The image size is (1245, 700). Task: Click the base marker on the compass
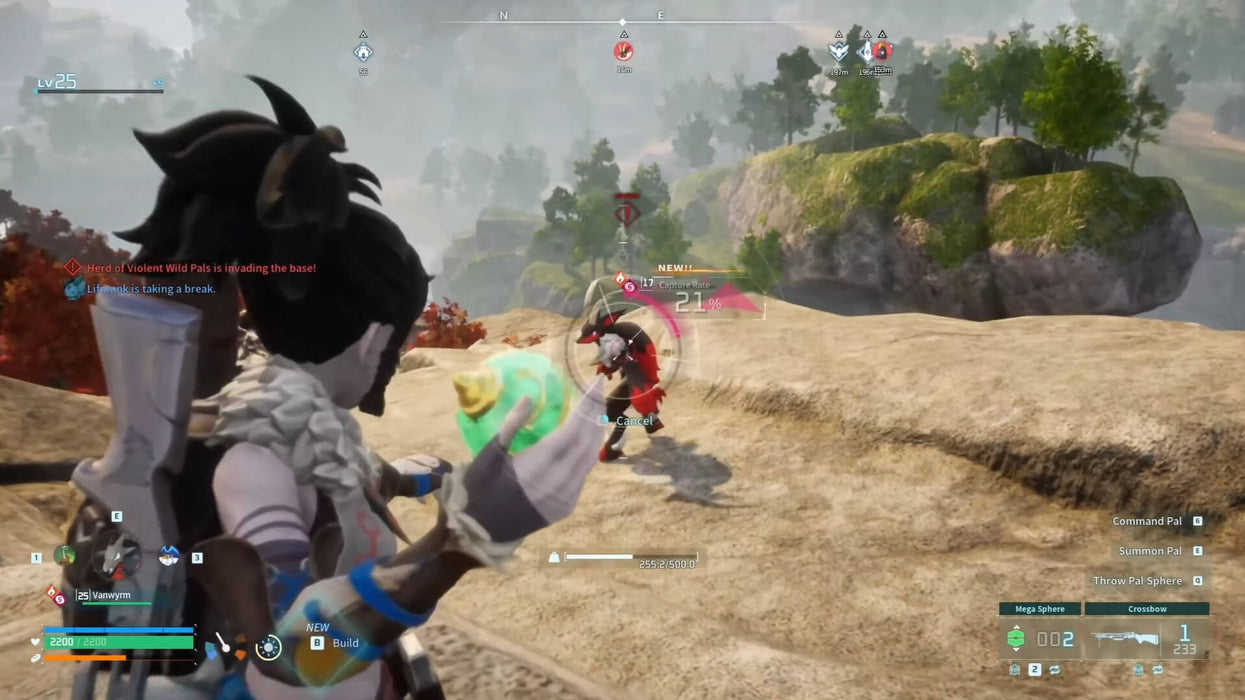363,52
